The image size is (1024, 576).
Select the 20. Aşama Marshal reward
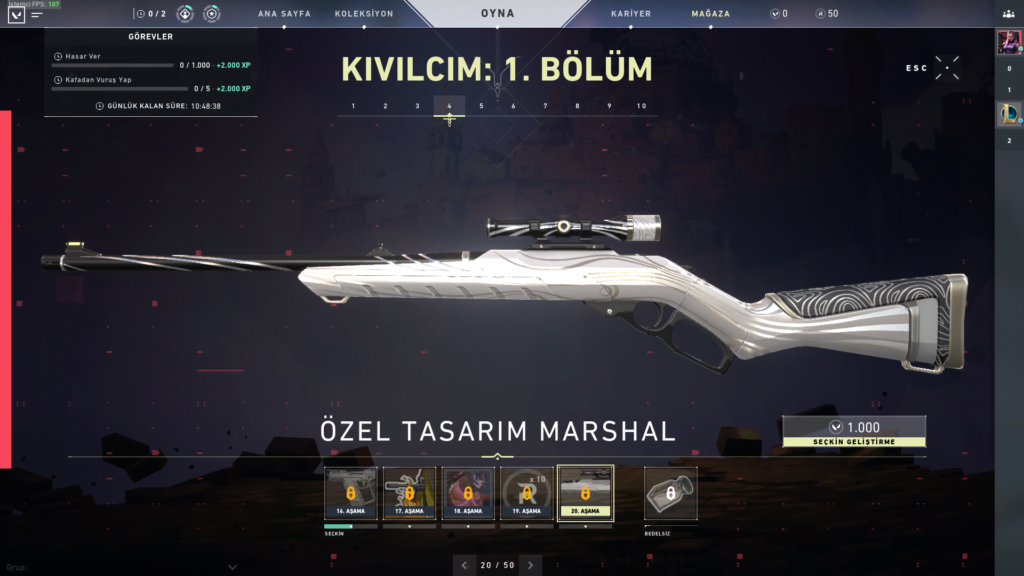point(585,493)
